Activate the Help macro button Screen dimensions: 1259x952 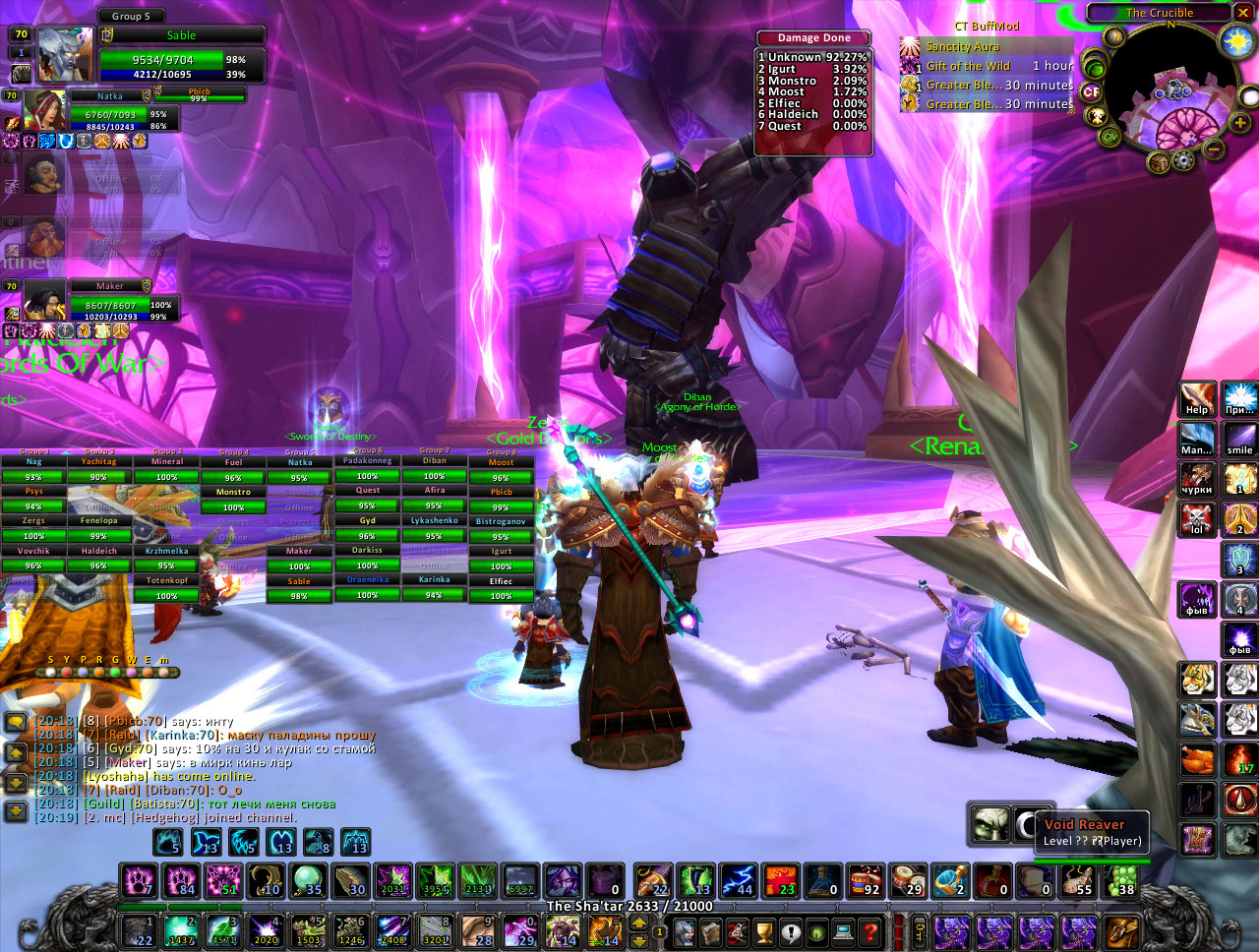pos(1197,399)
